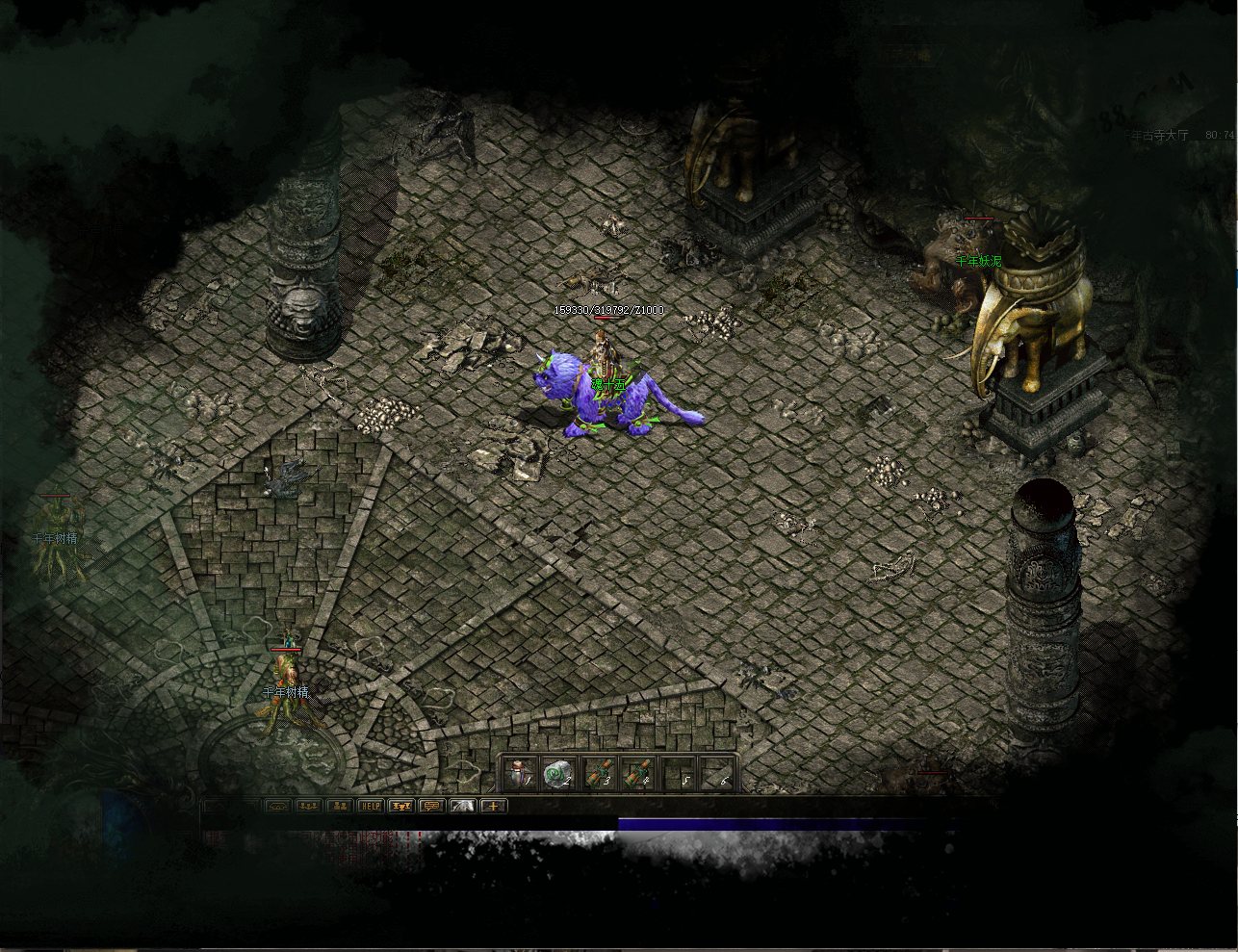Viewport: 1238px width, 952px height.
Task: Click the grey mountain icon button
Action: click(x=463, y=806)
